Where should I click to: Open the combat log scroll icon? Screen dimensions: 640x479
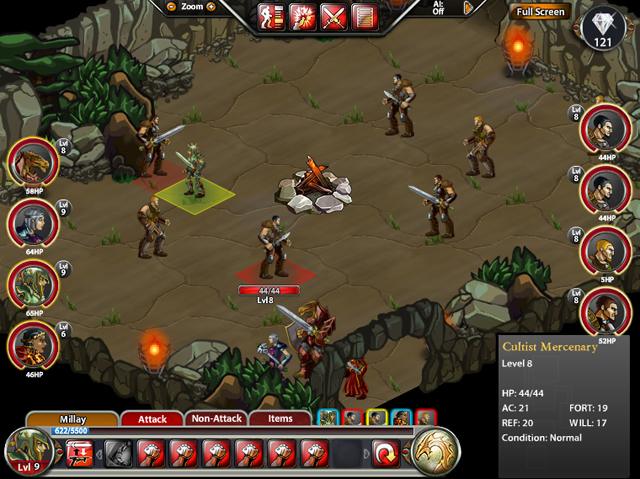pyautogui.click(x=365, y=17)
